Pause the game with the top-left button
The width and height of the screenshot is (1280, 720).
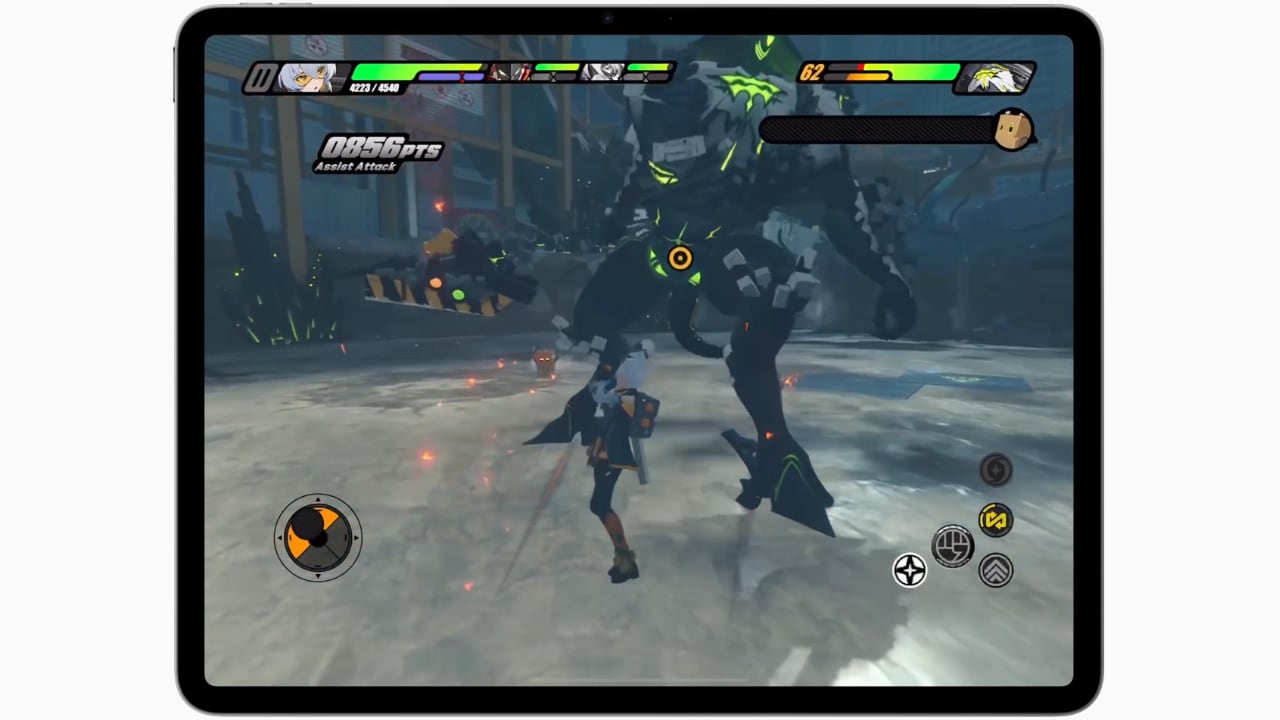tap(260, 78)
